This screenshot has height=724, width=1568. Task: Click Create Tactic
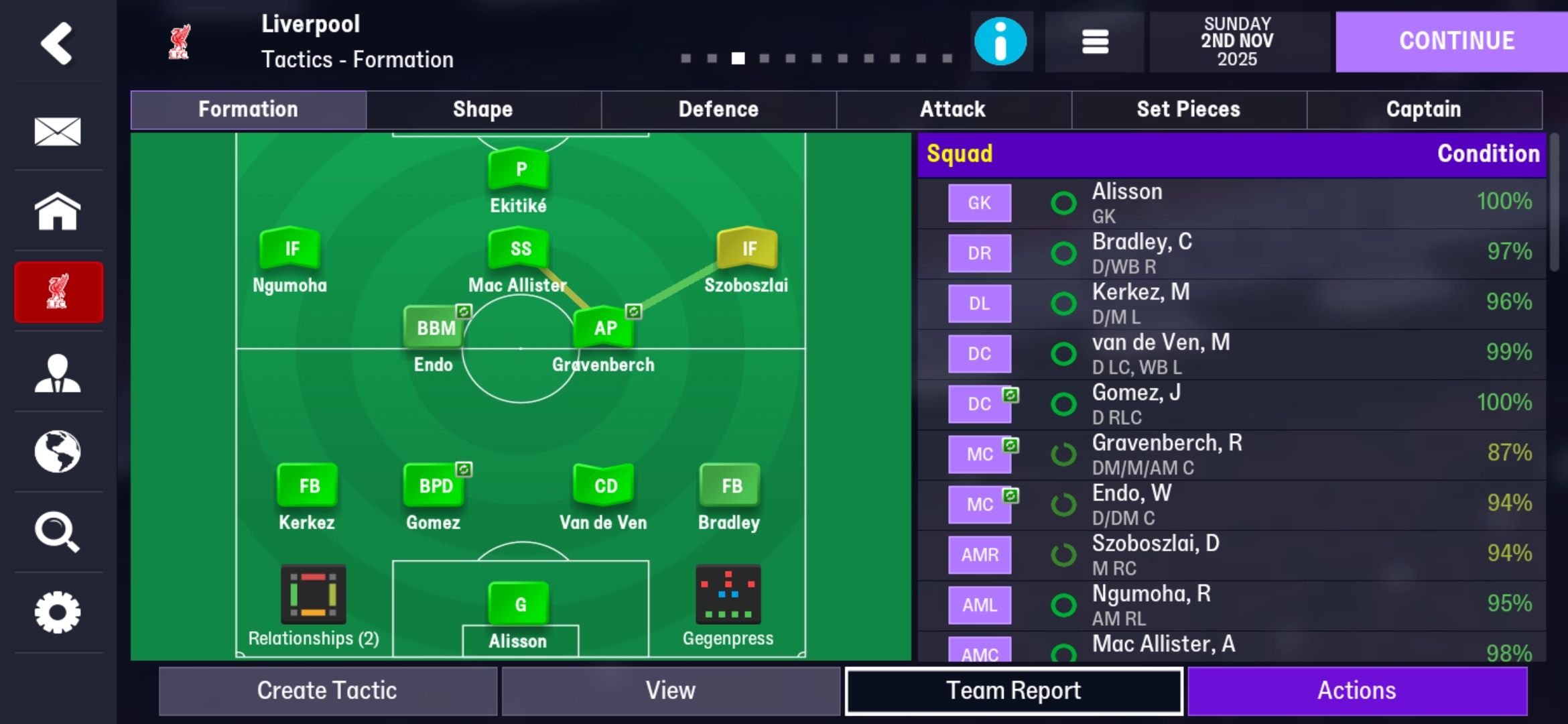click(x=326, y=689)
